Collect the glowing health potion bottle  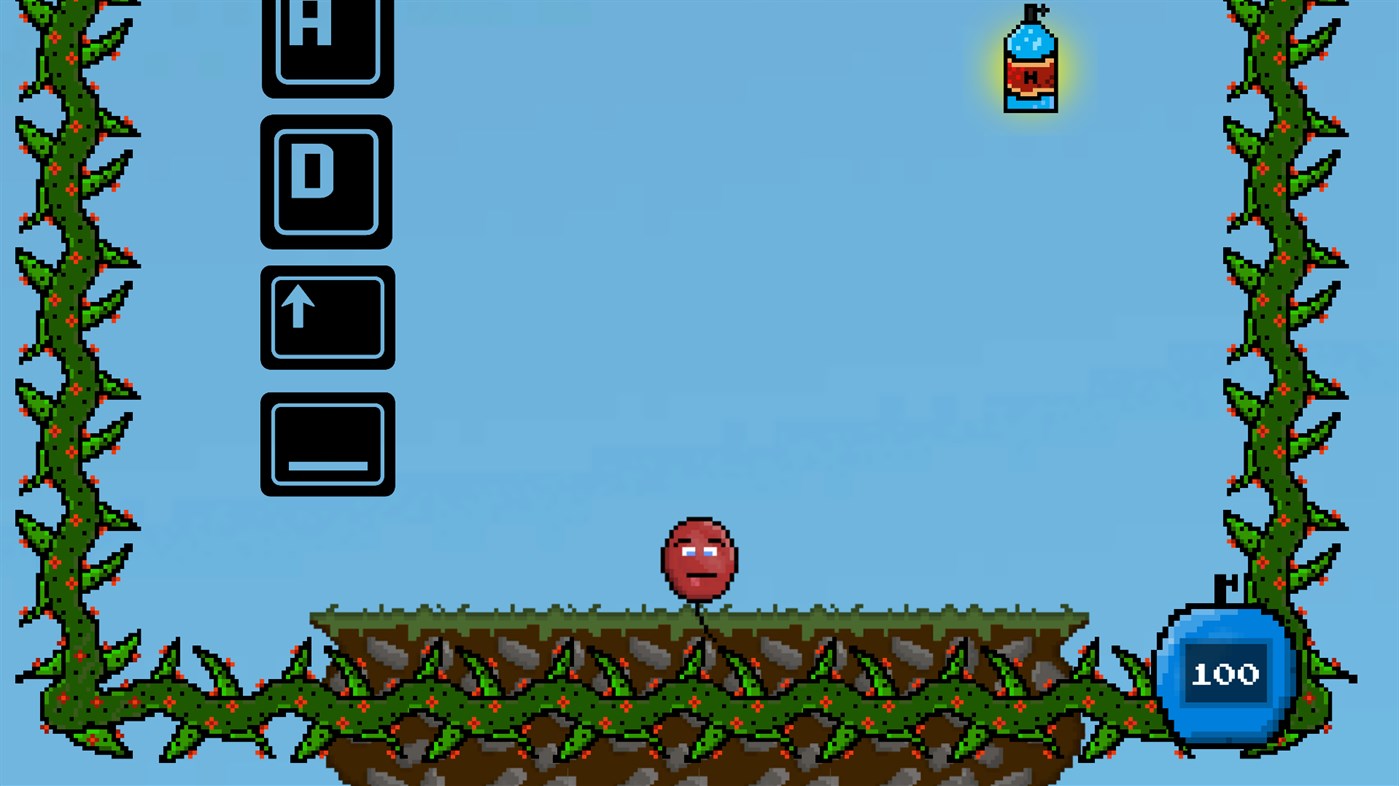(1029, 65)
